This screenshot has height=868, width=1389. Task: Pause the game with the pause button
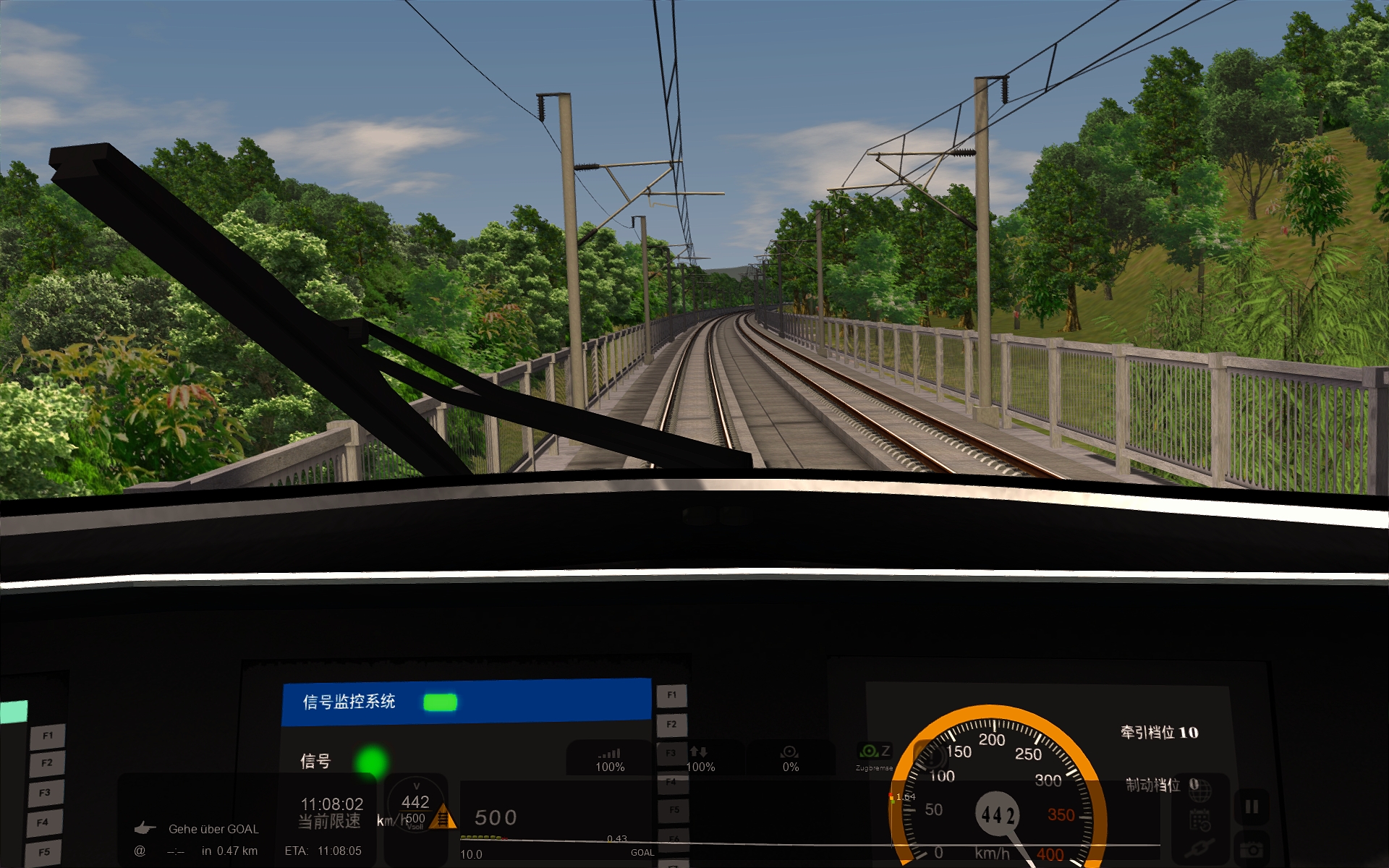[x=1251, y=807]
